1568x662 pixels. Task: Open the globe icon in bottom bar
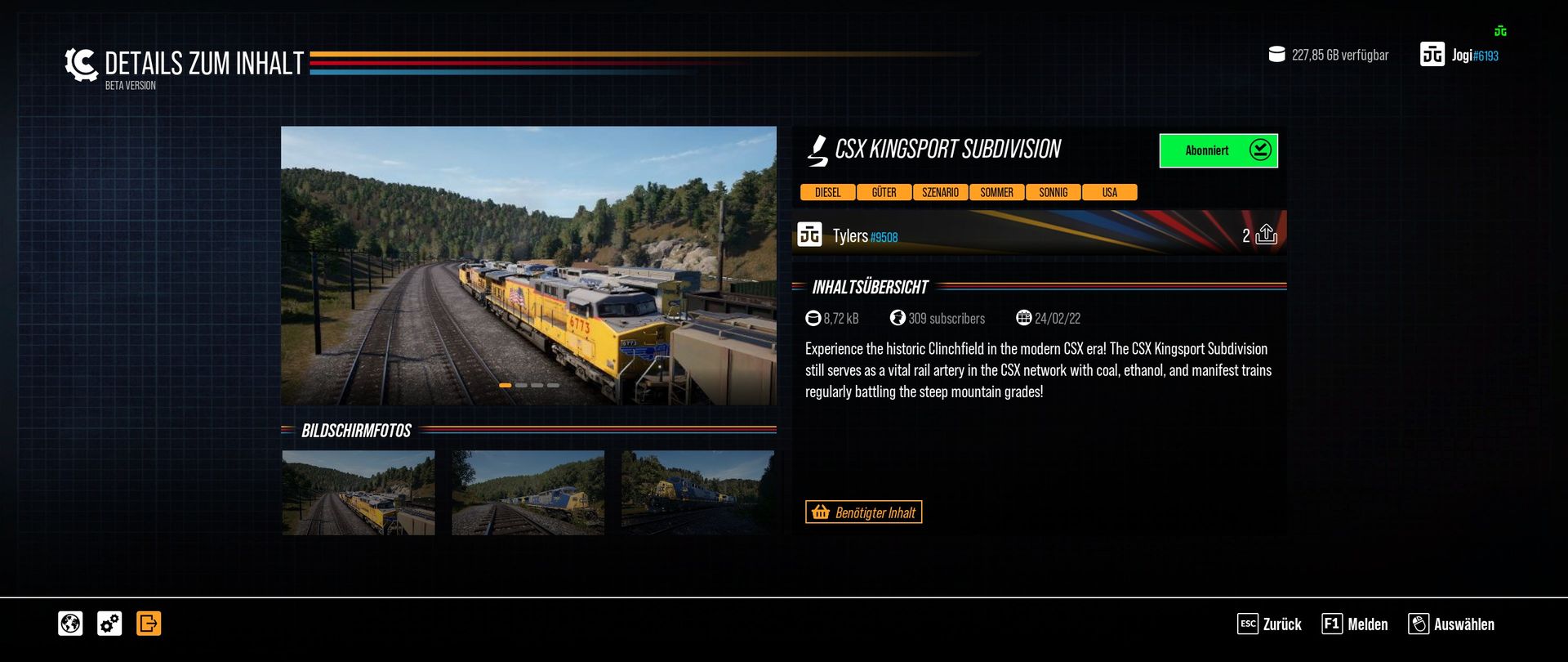coord(70,624)
